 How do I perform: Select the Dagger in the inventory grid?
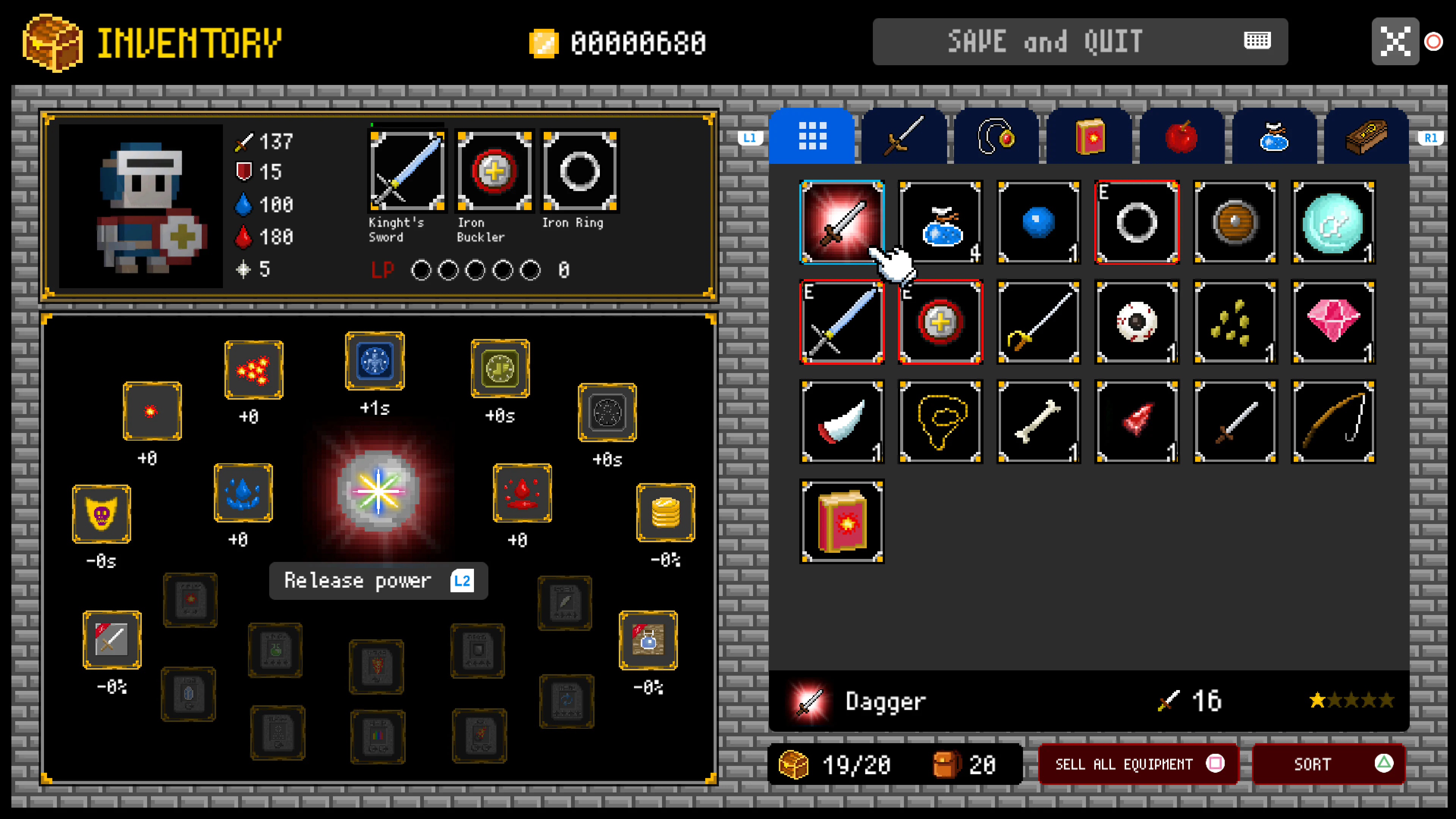pyautogui.click(x=841, y=222)
